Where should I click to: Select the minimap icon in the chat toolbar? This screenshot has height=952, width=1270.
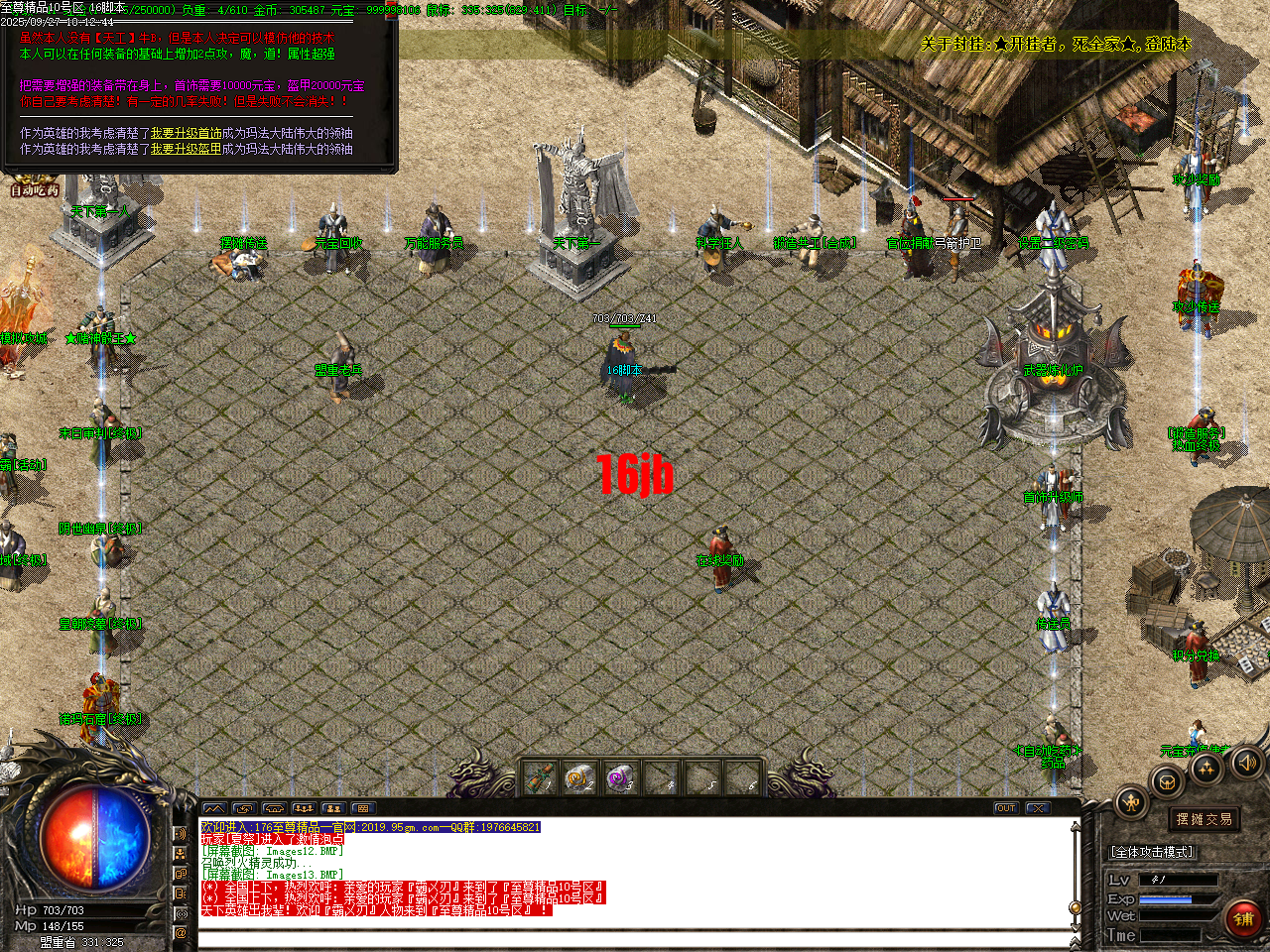point(214,808)
